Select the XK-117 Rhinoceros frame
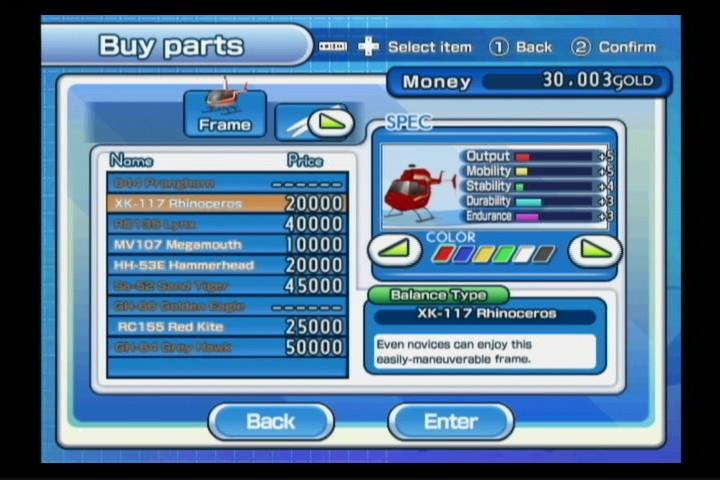The height and width of the screenshot is (480, 720). (x=227, y=203)
